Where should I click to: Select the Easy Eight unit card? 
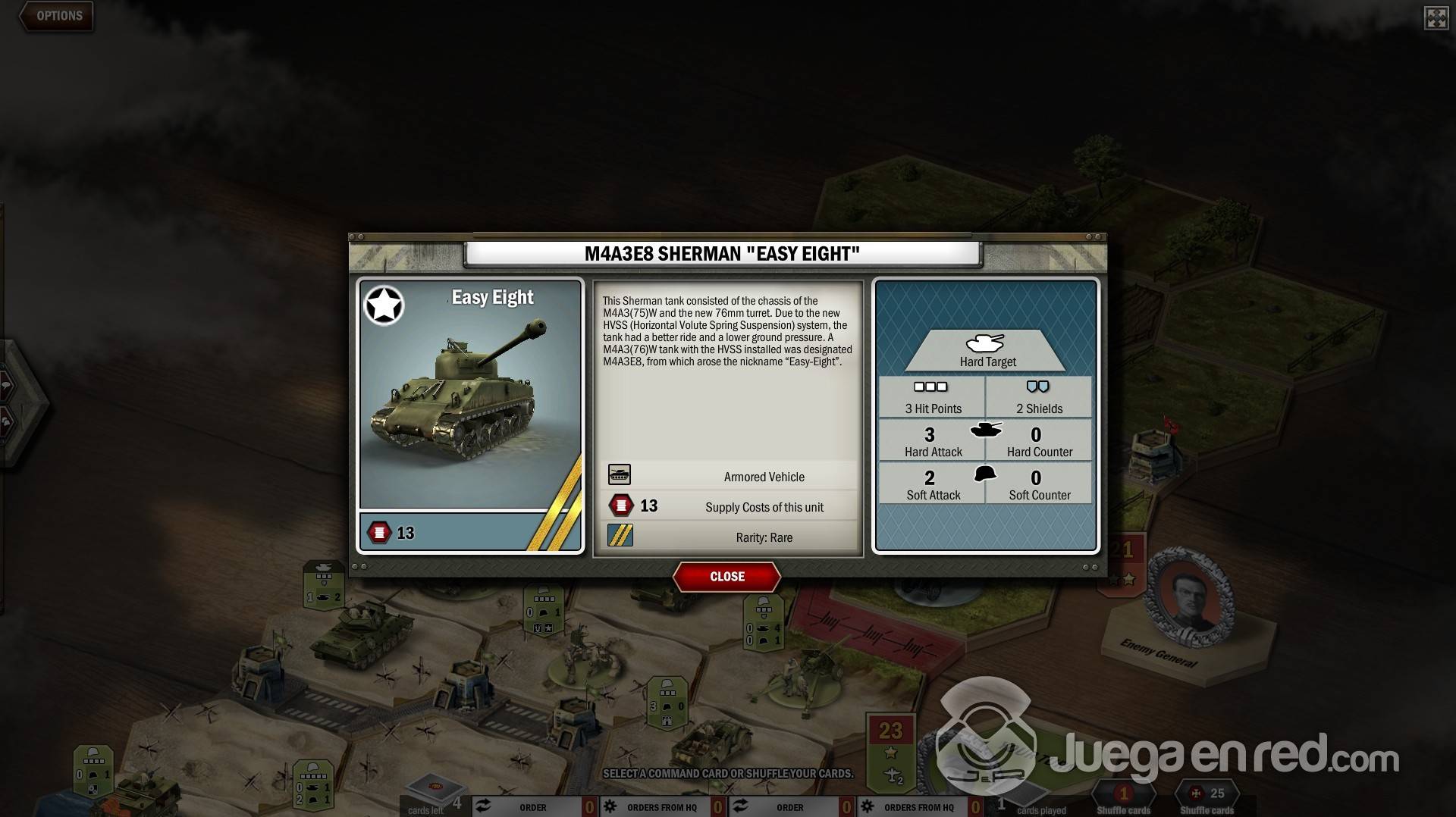coord(470,415)
